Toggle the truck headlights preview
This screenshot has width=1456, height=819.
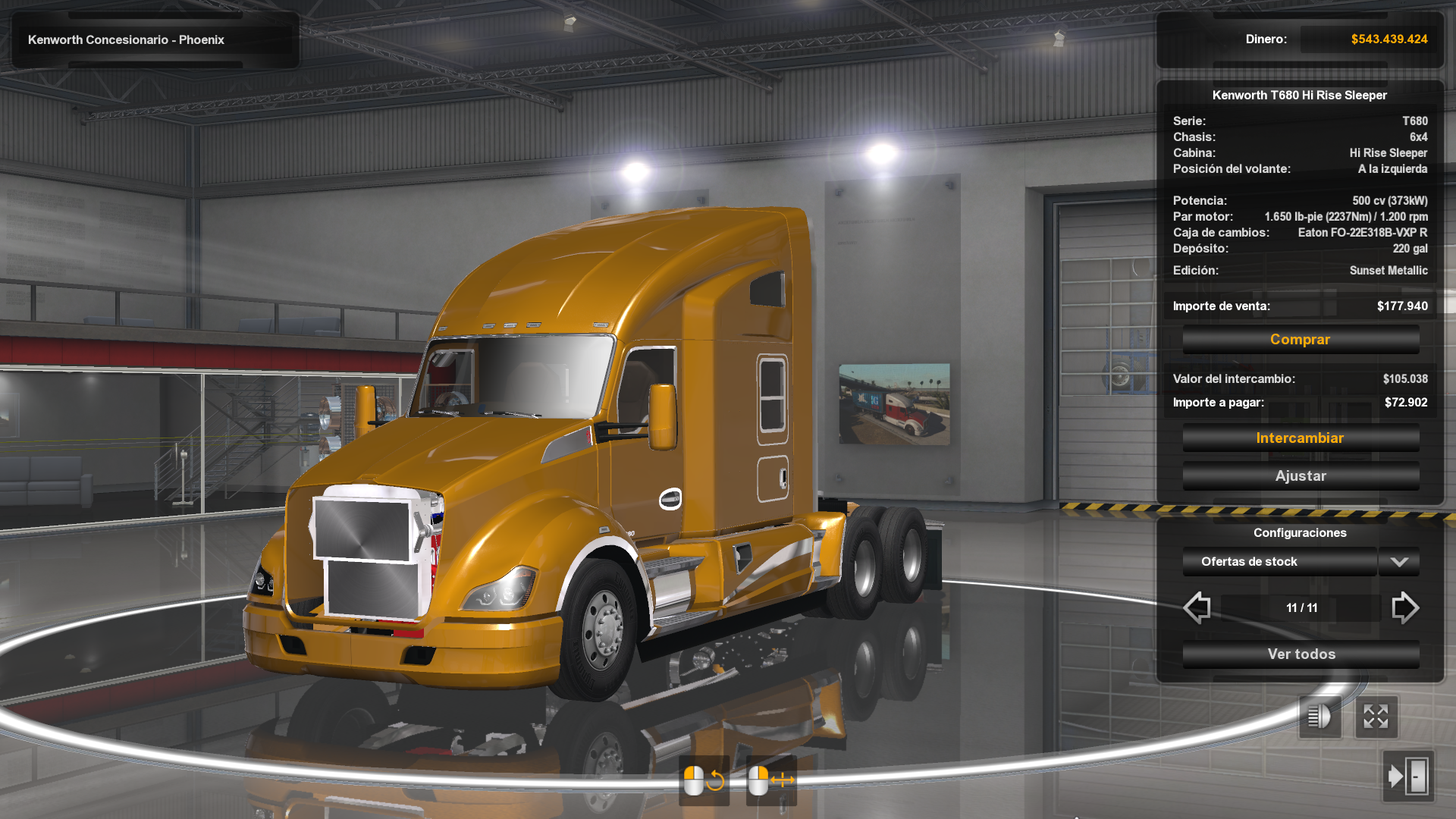pos(1319,716)
